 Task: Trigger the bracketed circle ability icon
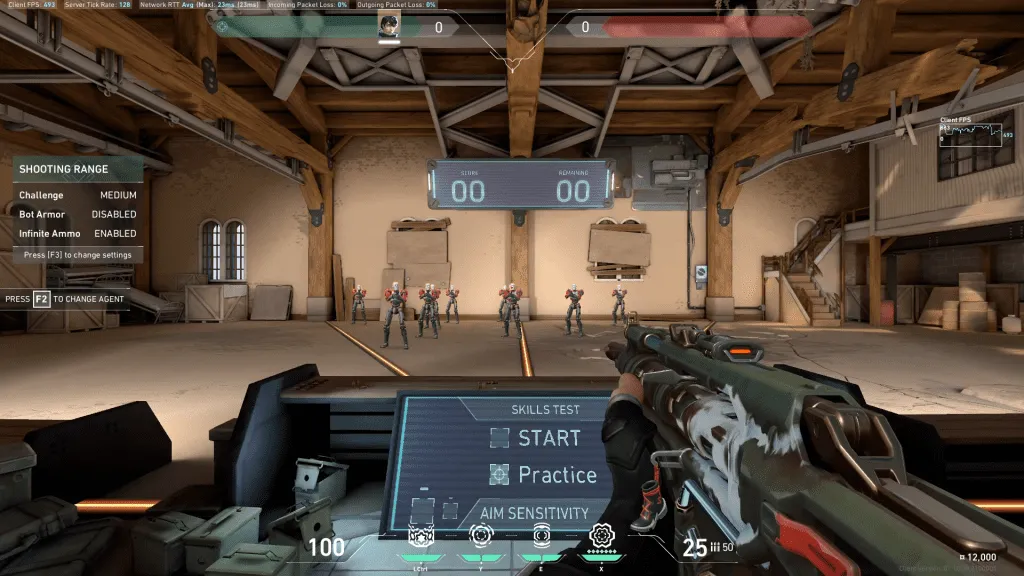(542, 536)
